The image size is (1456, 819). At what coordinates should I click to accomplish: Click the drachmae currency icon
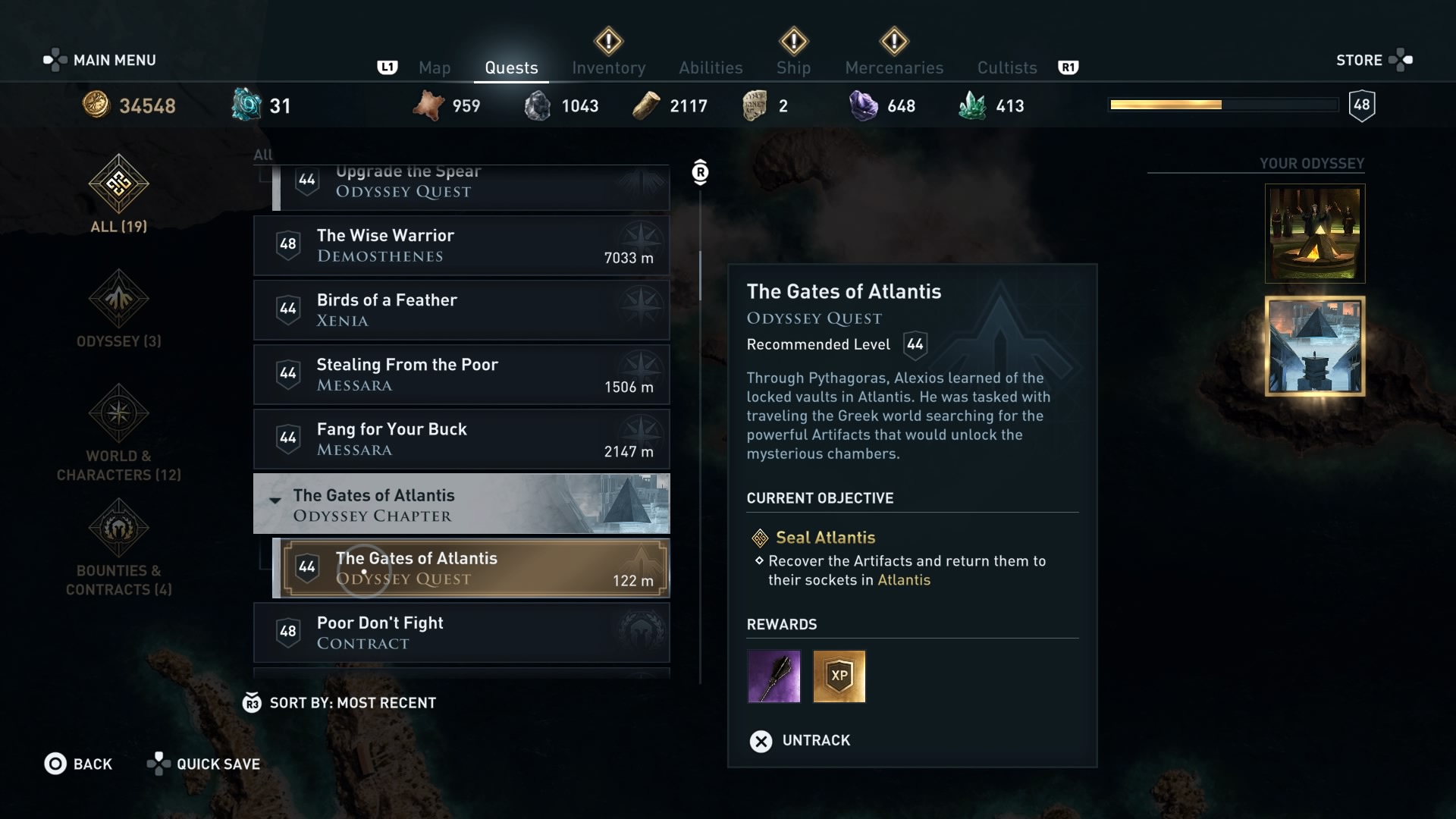96,105
